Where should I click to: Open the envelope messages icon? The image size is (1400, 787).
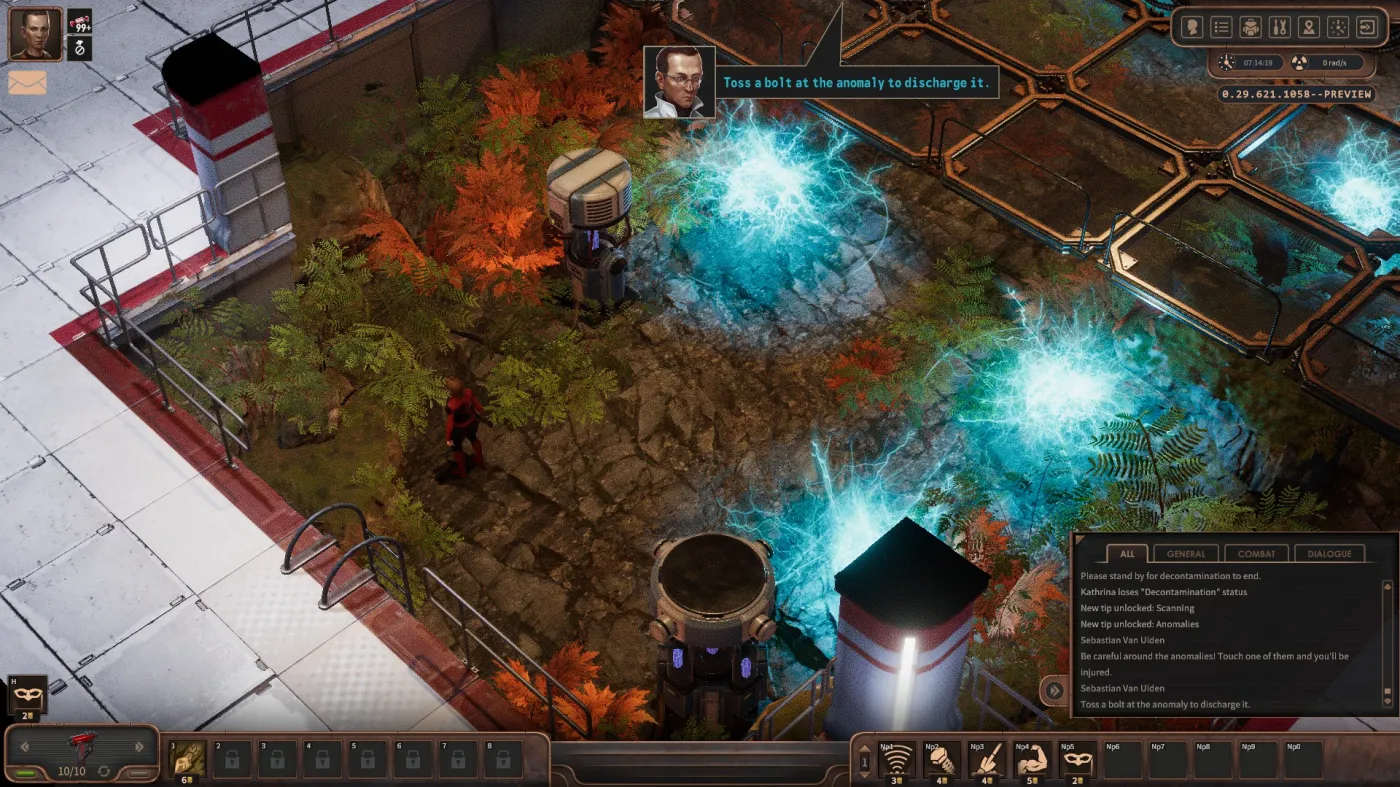click(28, 83)
